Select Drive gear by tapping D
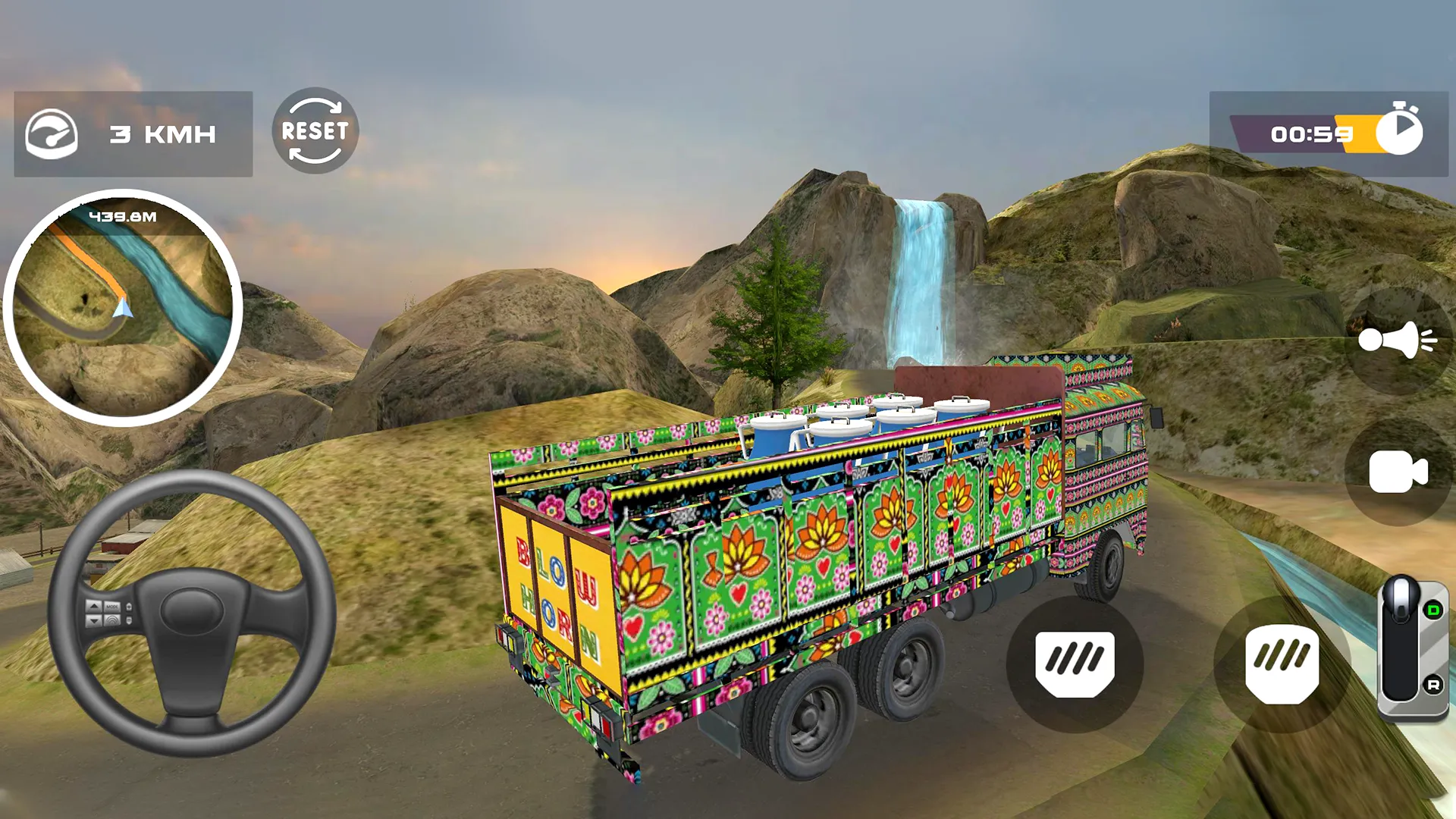 (1432, 609)
